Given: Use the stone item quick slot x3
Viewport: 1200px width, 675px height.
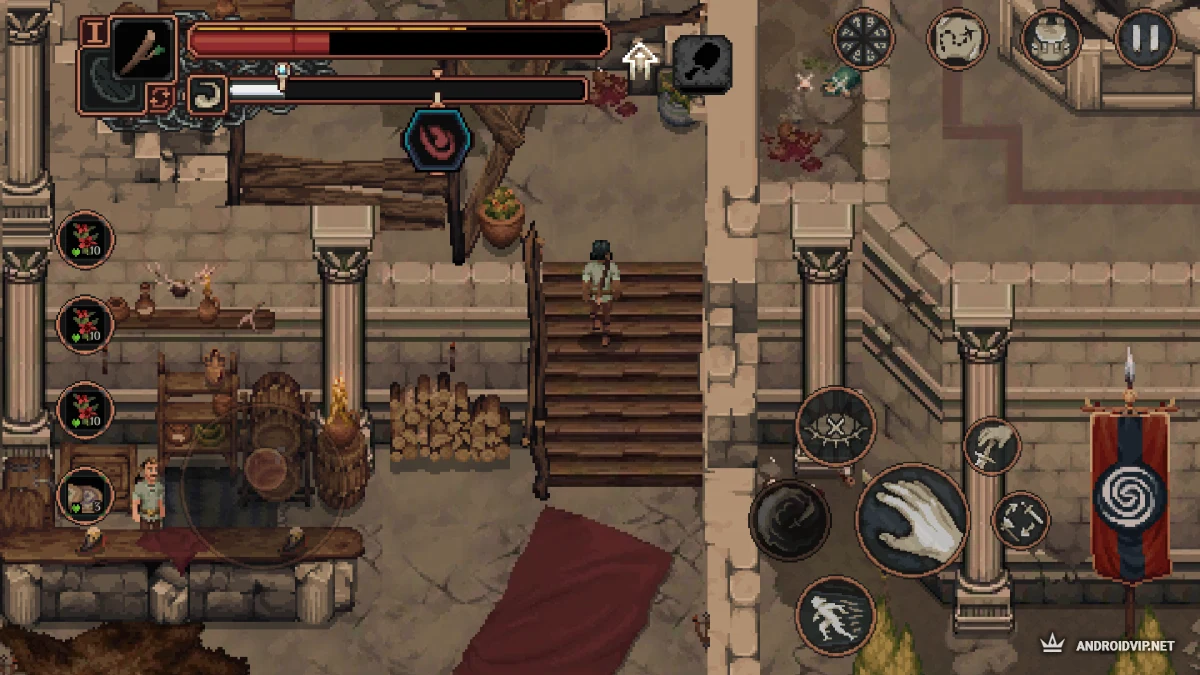Looking at the screenshot, I should click(x=85, y=495).
